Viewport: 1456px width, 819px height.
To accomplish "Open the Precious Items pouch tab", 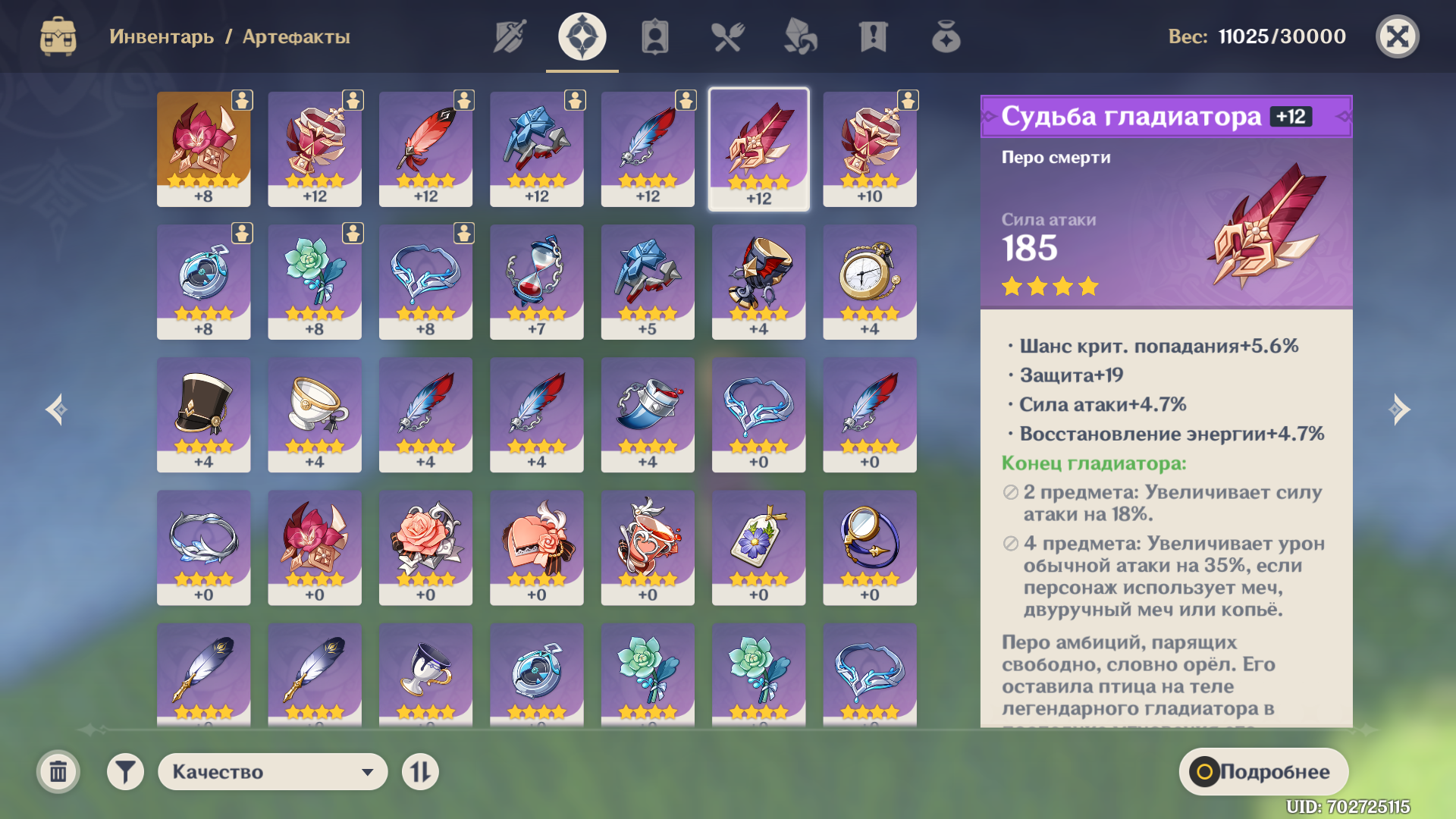I will point(946,36).
